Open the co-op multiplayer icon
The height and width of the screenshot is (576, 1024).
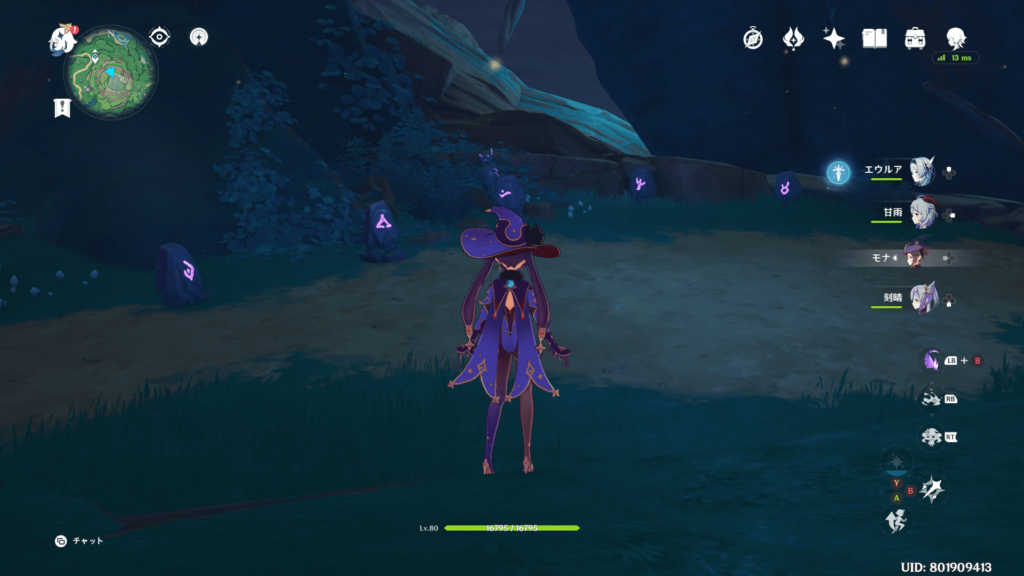[x=199, y=38]
